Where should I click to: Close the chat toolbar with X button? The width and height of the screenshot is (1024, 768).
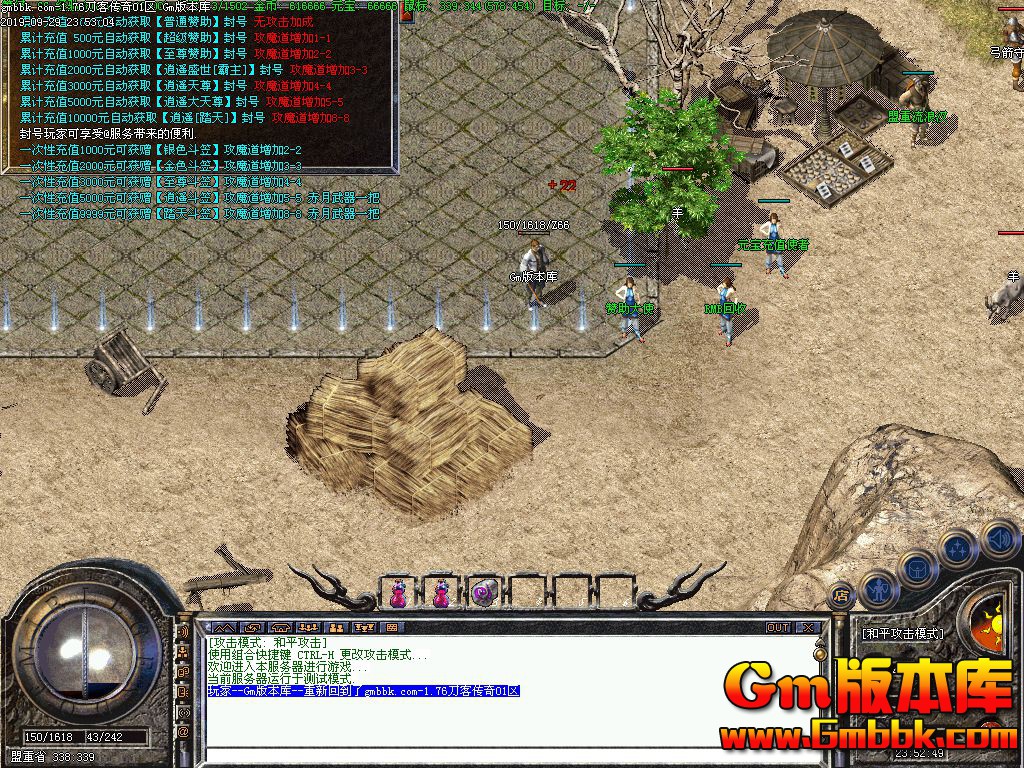pyautogui.click(x=807, y=627)
